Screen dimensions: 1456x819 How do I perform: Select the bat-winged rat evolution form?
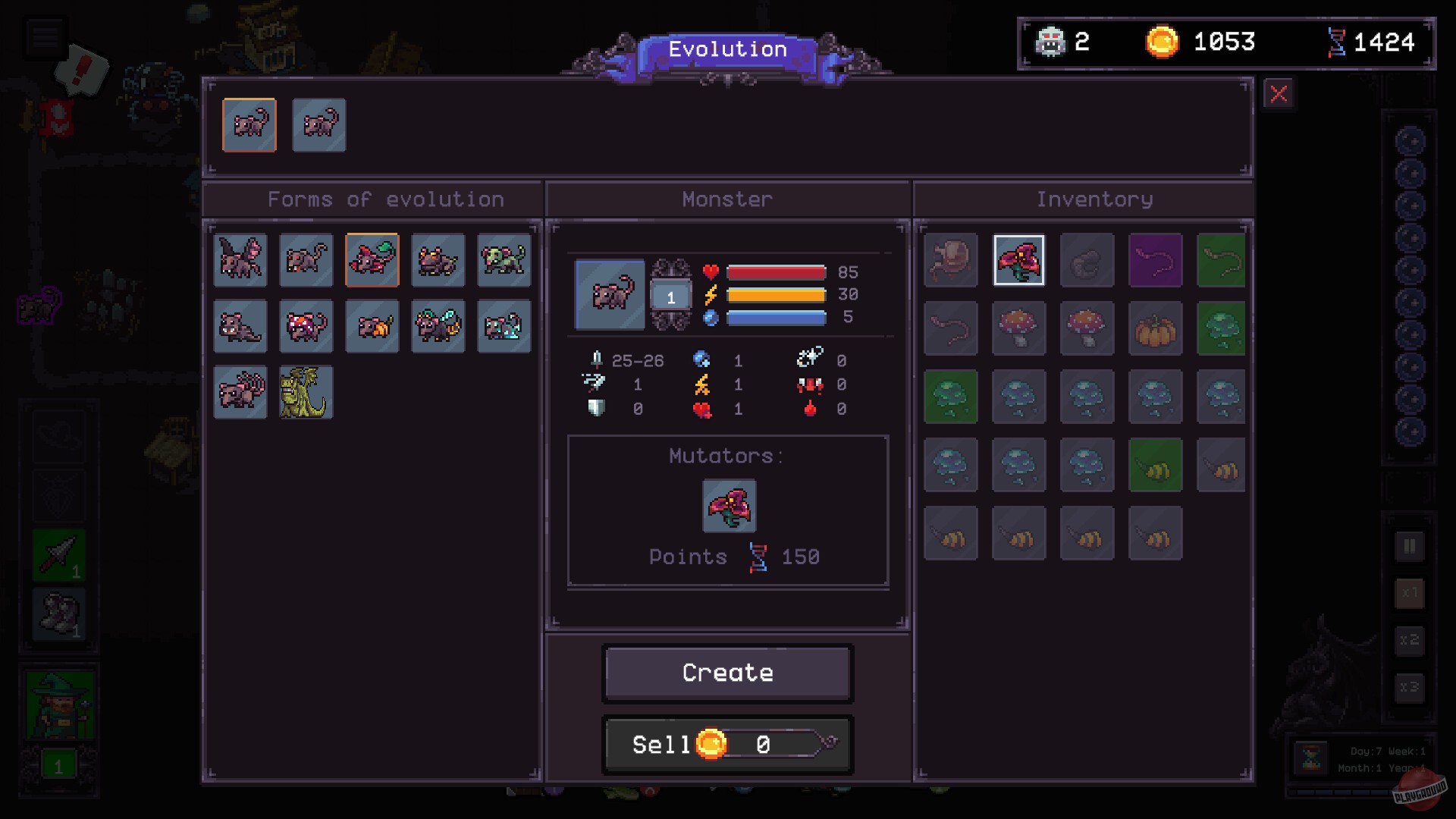240,260
